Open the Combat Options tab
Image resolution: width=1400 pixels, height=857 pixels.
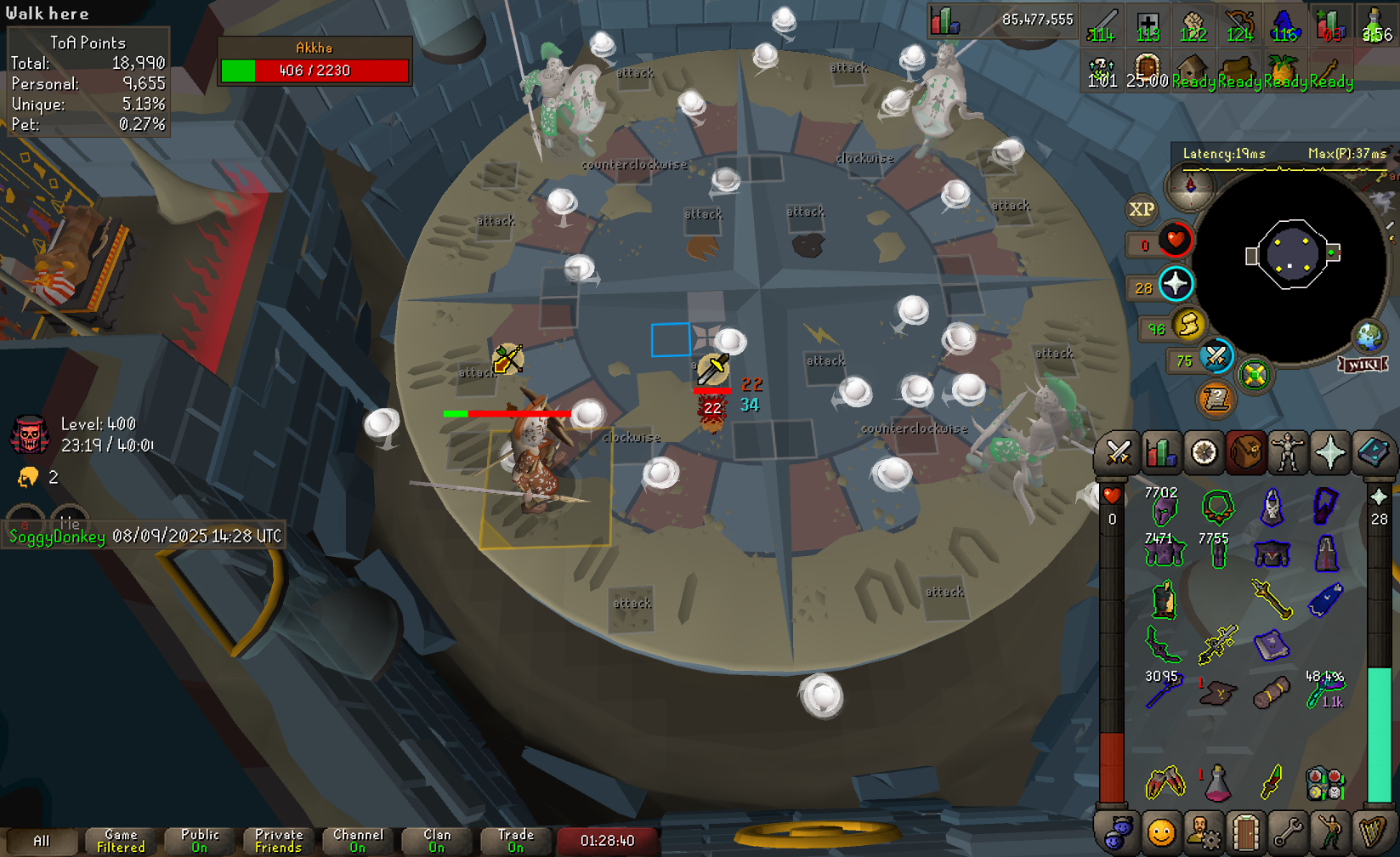pos(1118,452)
